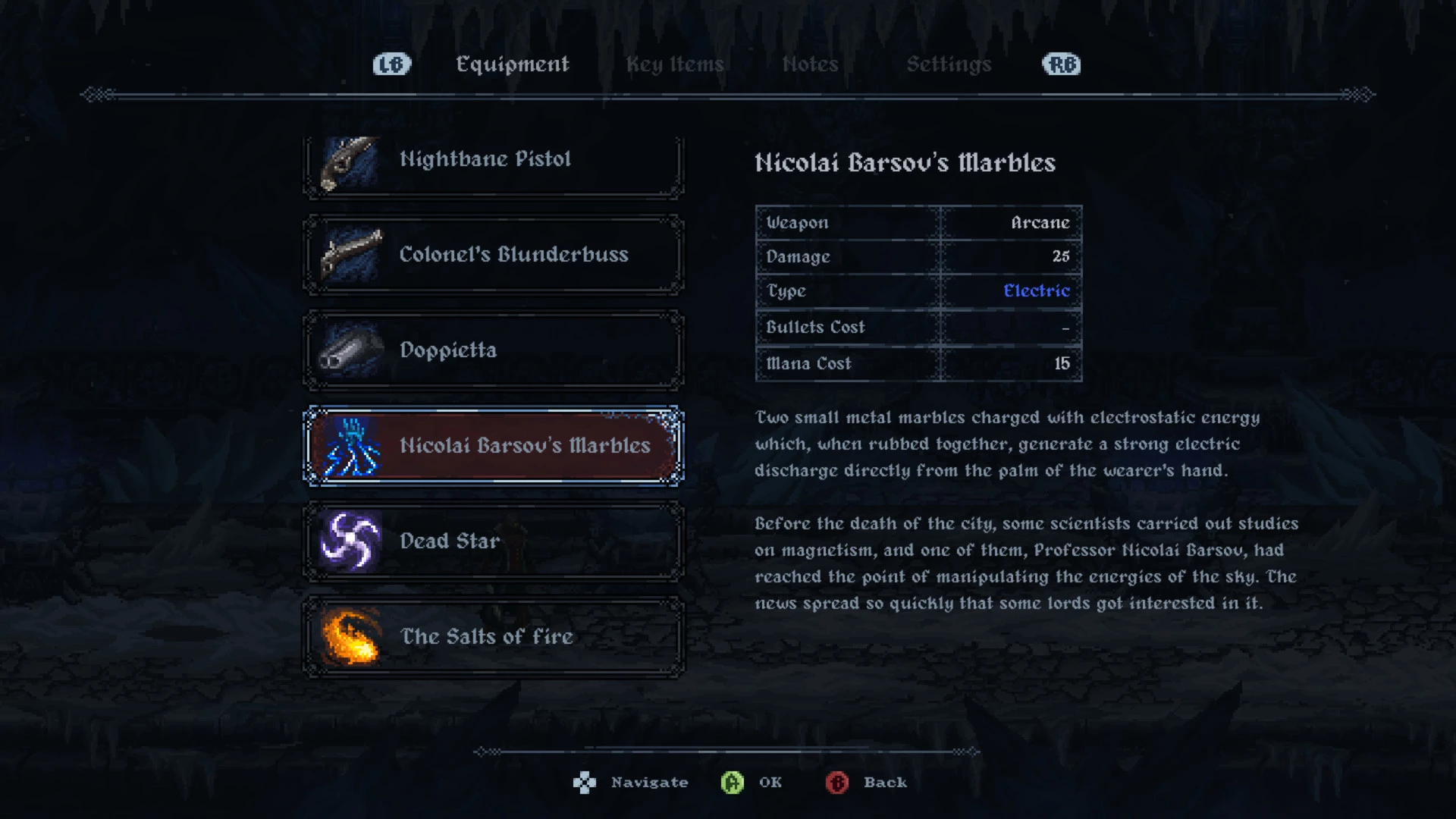Select the Doppietta weapon row
Image resolution: width=1456 pixels, height=819 pixels.
[x=493, y=350]
